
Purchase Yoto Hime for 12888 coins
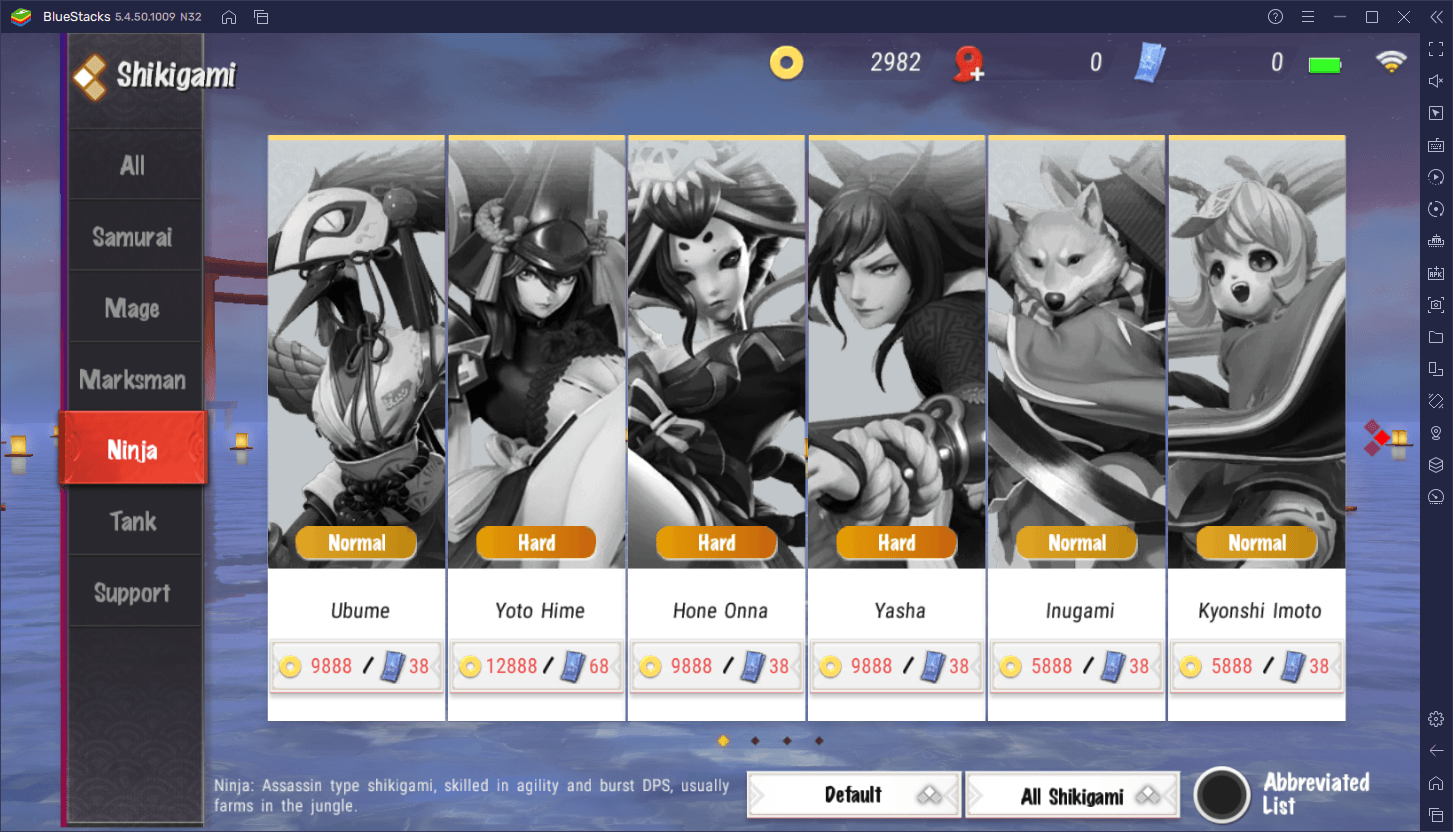tap(536, 665)
